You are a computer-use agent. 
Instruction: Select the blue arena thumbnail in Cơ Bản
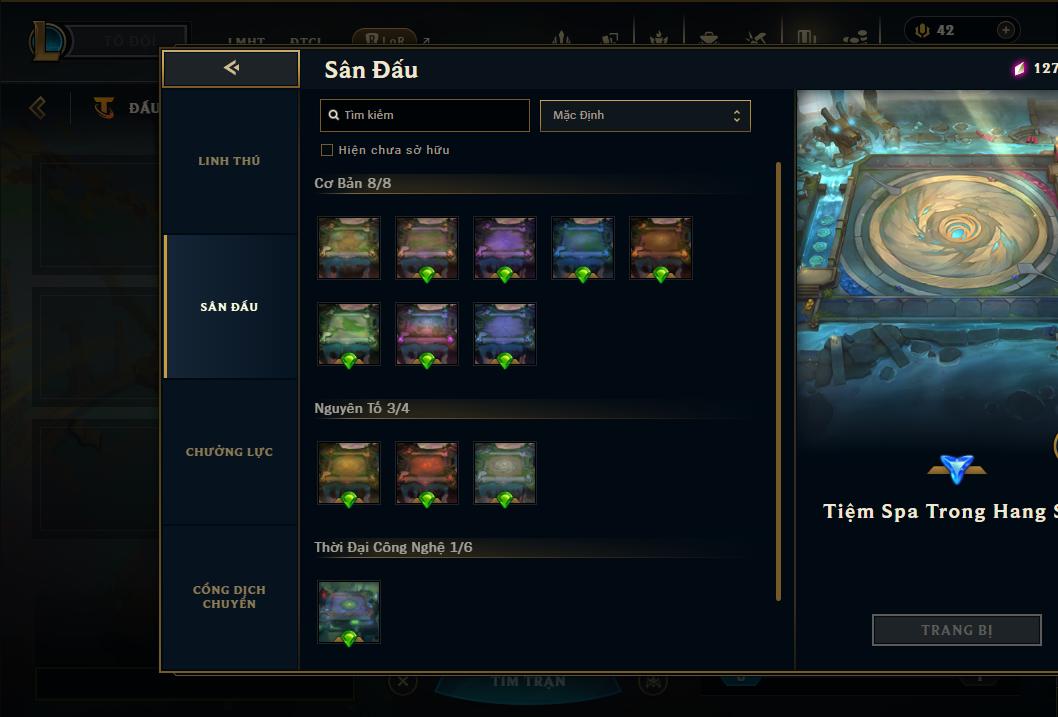(583, 247)
